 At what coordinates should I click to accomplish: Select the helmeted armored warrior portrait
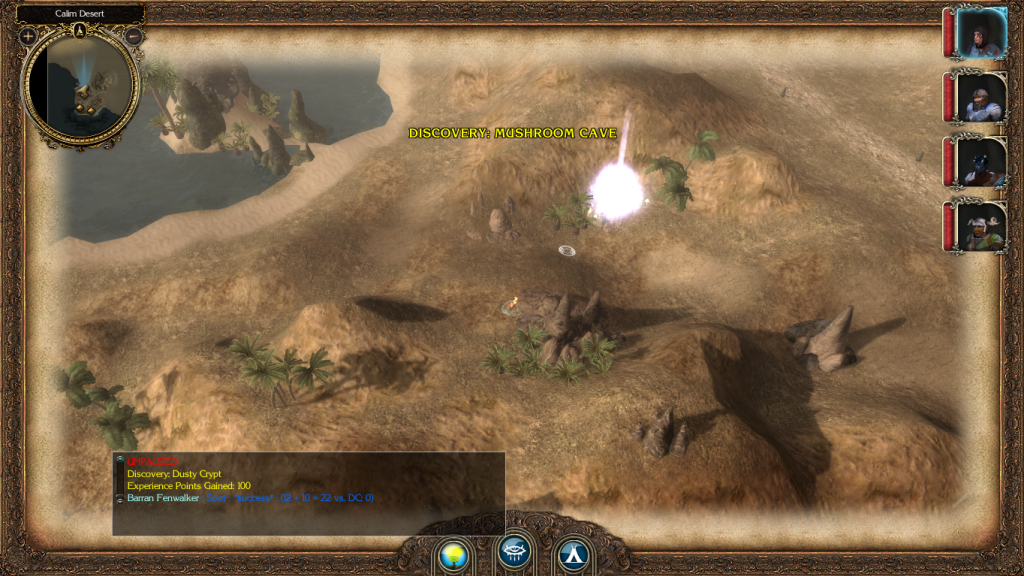980,97
